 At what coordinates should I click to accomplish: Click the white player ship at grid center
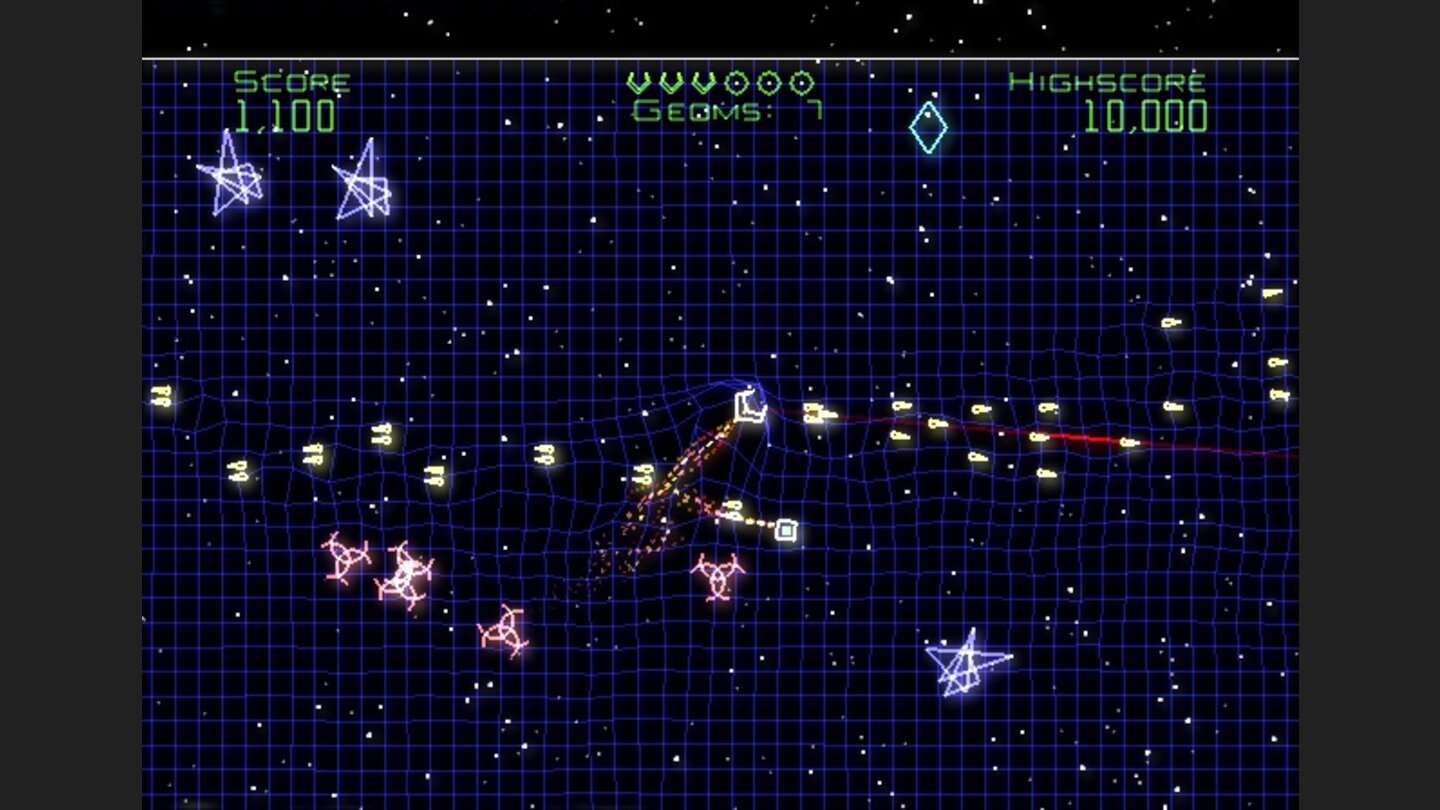[x=750, y=405]
